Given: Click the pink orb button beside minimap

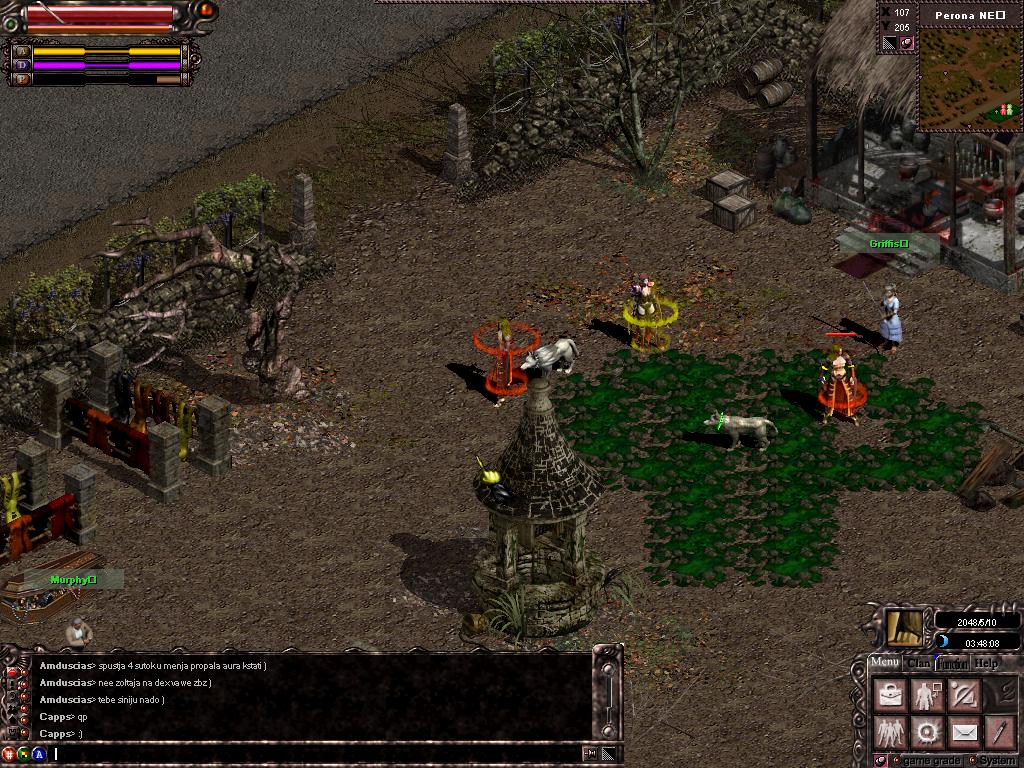Looking at the screenshot, I should tap(906, 43).
